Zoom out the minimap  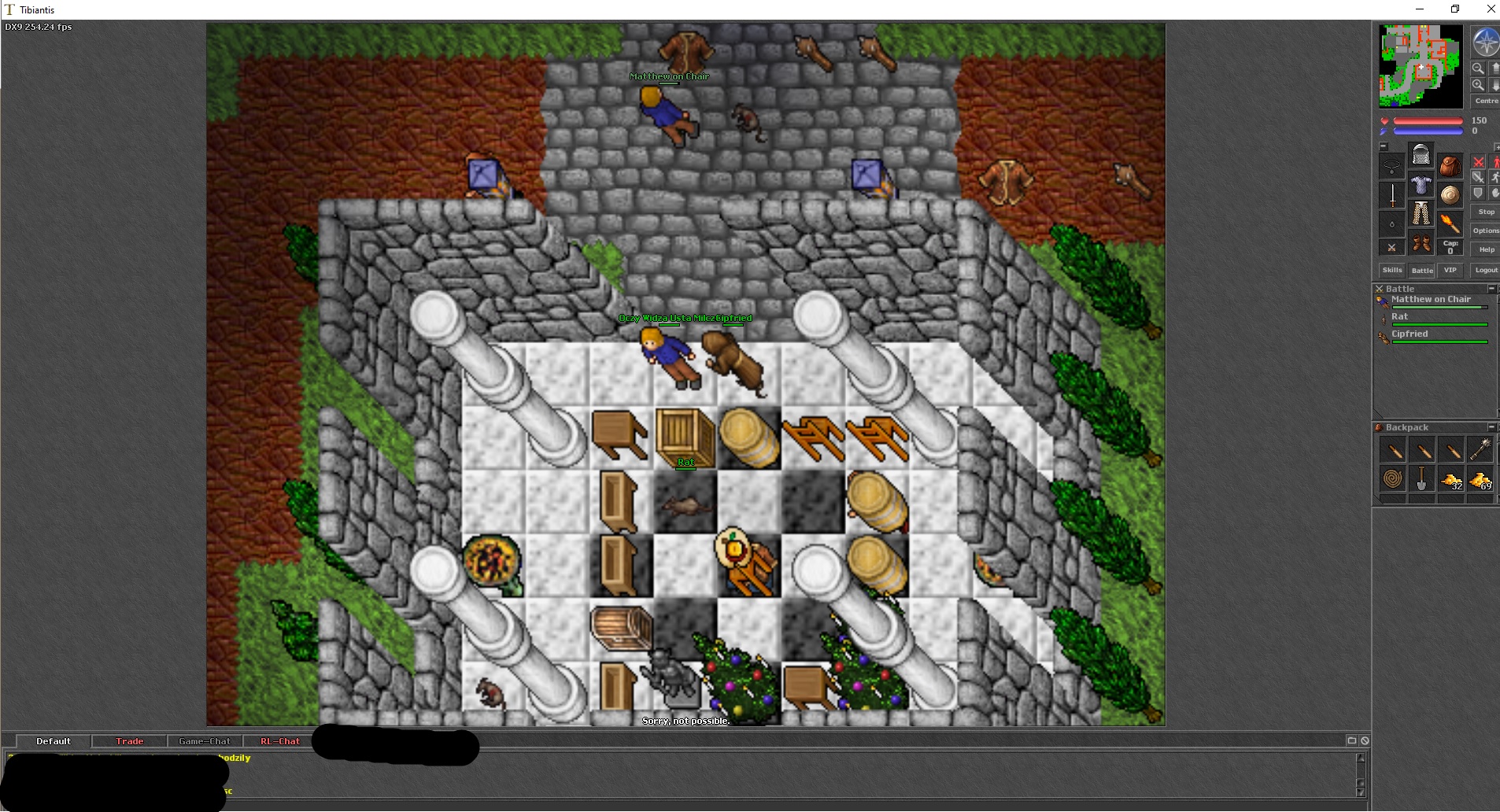(1478, 68)
